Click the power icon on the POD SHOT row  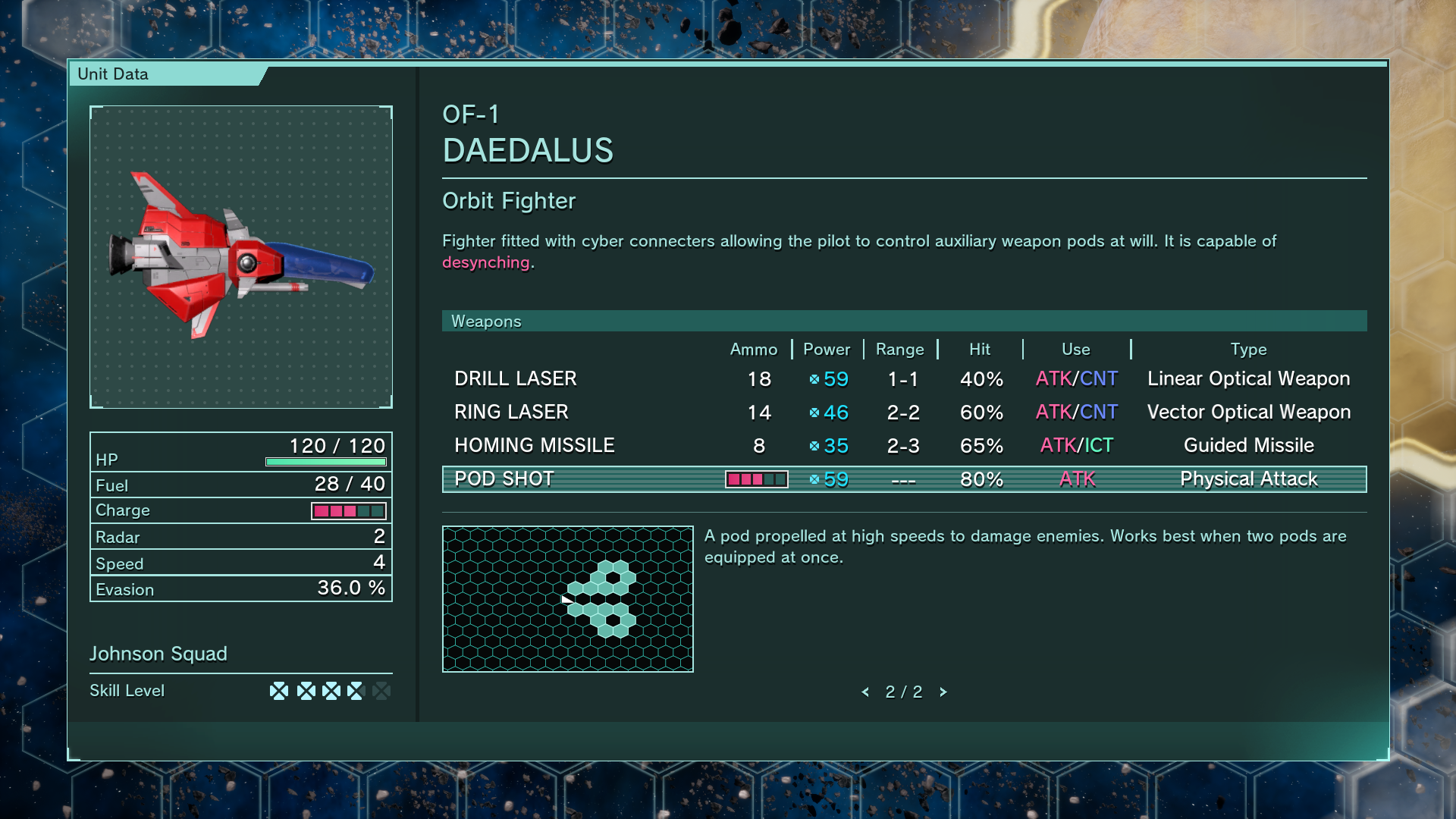[814, 479]
